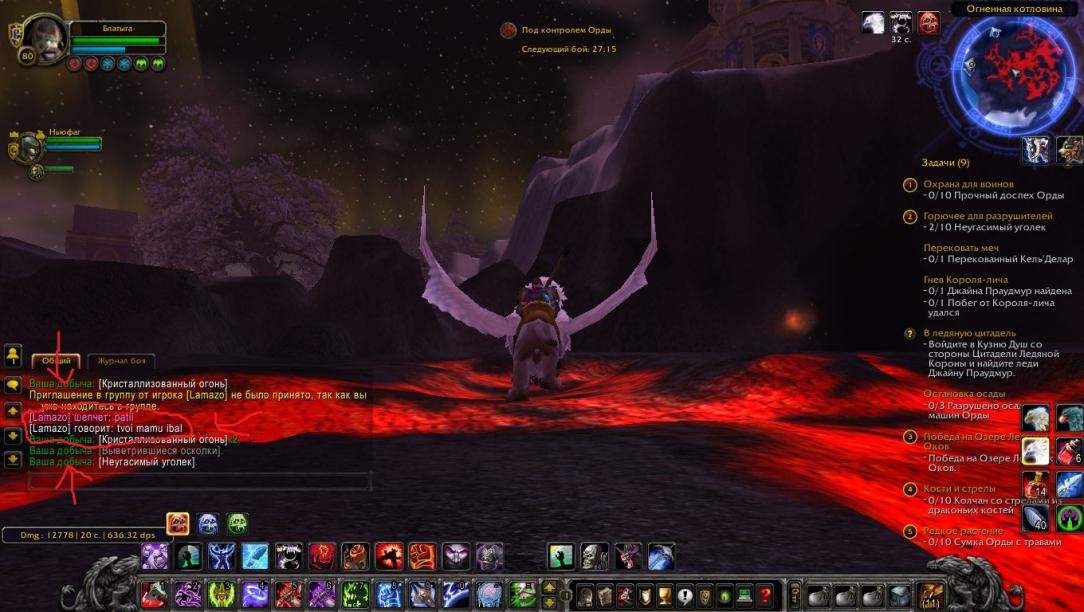Click the Задачи (9) objectives header
Viewport: 1084px width, 612px height.
coord(945,162)
